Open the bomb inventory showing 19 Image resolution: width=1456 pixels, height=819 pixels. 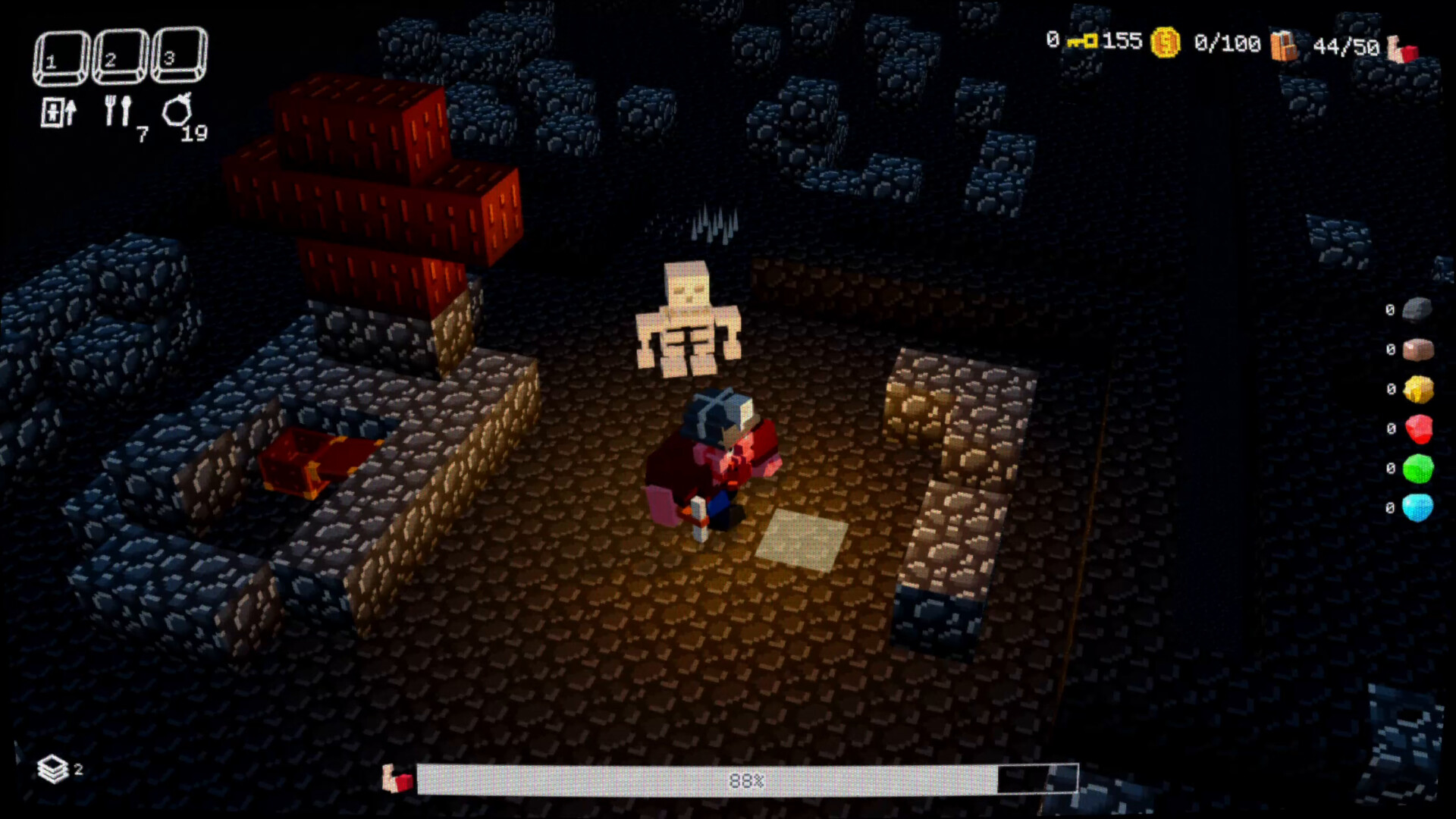coord(178,110)
